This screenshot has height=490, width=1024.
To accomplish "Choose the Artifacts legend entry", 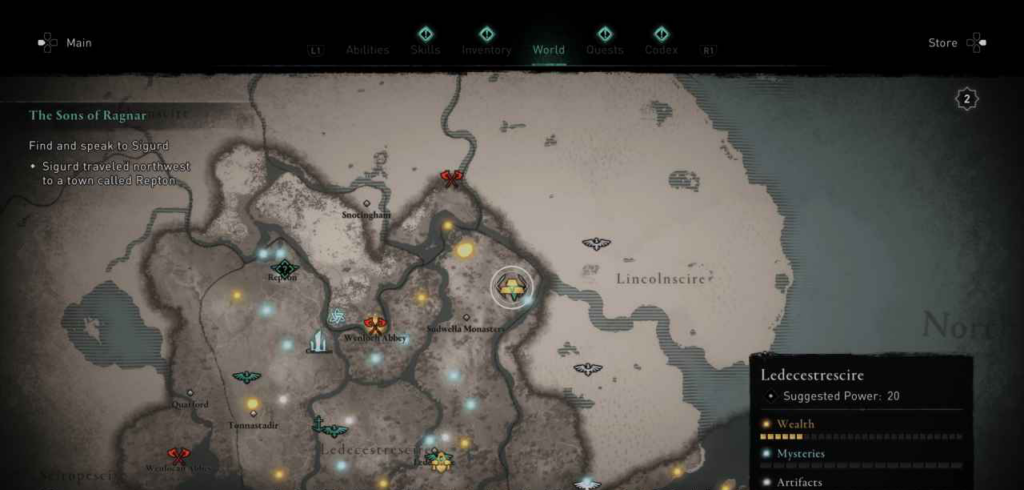I will pyautogui.click(x=799, y=482).
